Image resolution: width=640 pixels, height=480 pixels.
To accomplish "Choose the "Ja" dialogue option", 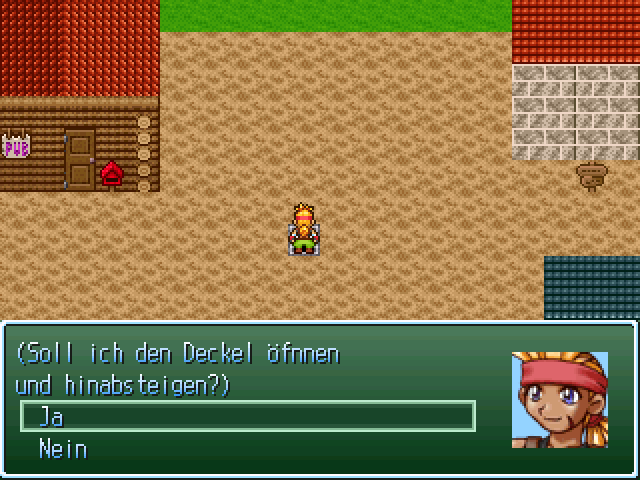I will (x=50, y=416).
